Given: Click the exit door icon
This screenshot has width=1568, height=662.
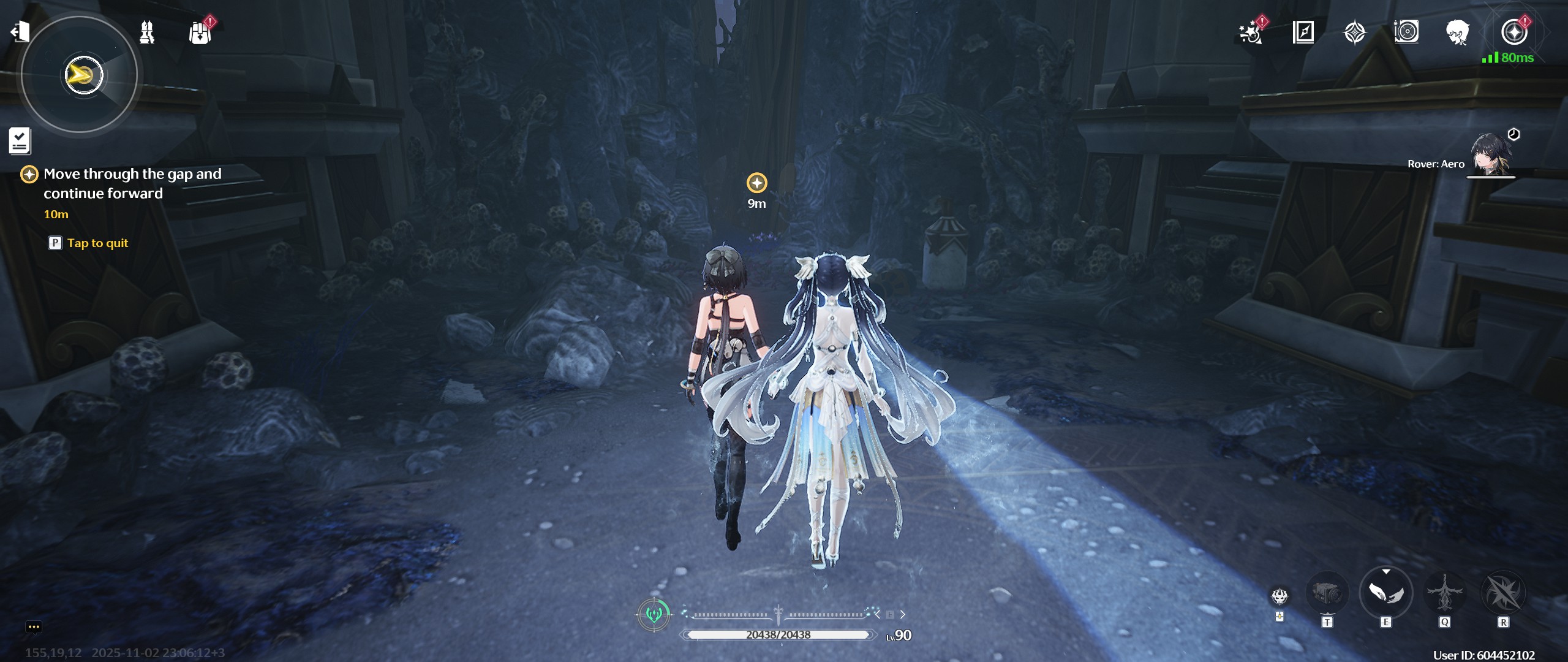Looking at the screenshot, I should [x=20, y=31].
